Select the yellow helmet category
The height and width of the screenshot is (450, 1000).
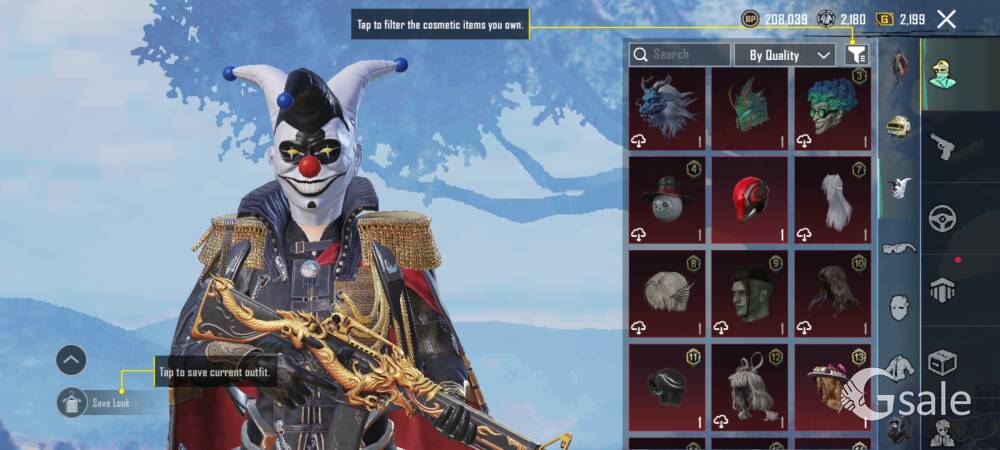click(900, 127)
